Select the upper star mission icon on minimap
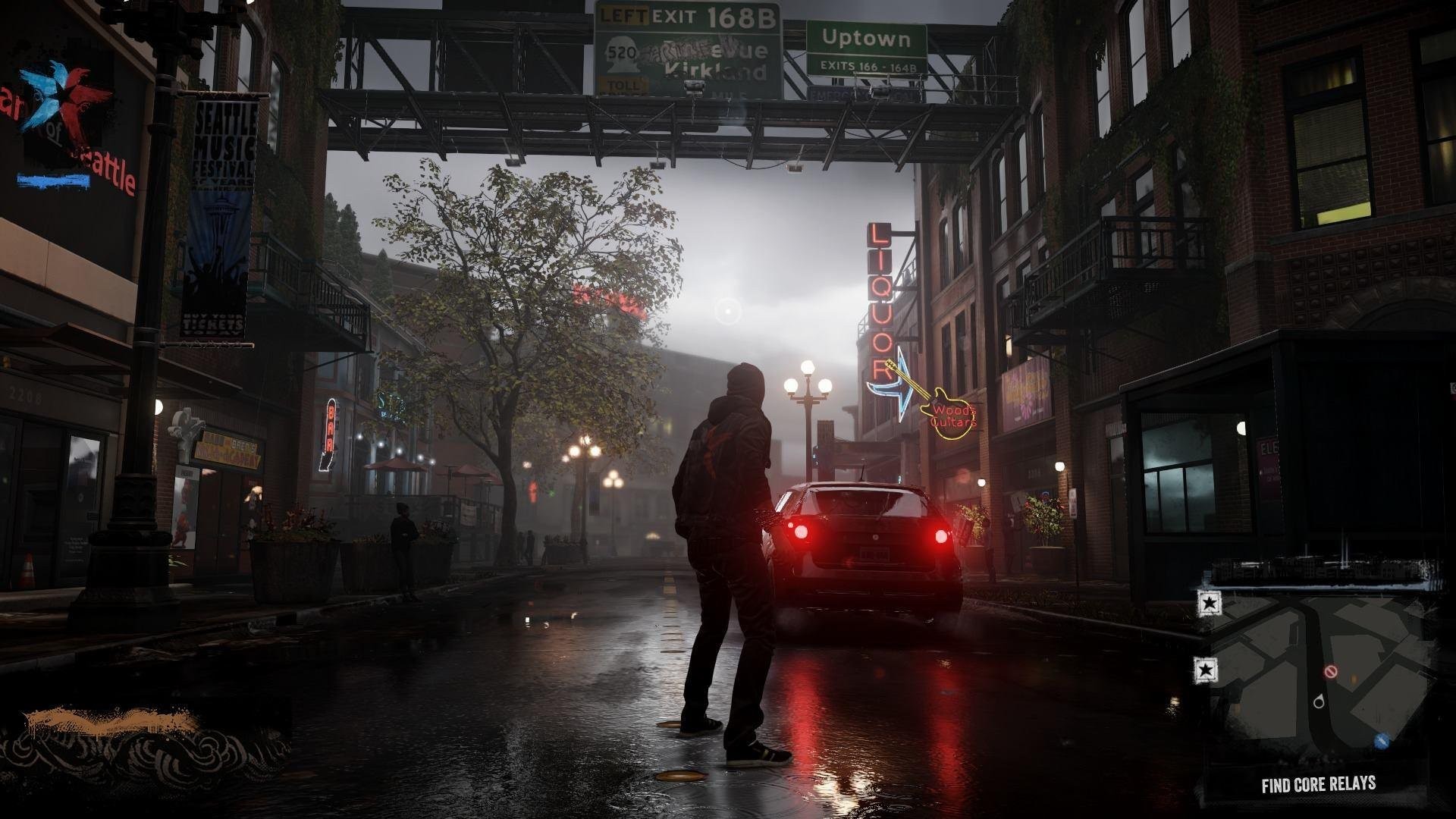Viewport: 1456px width, 819px height. click(x=1208, y=604)
